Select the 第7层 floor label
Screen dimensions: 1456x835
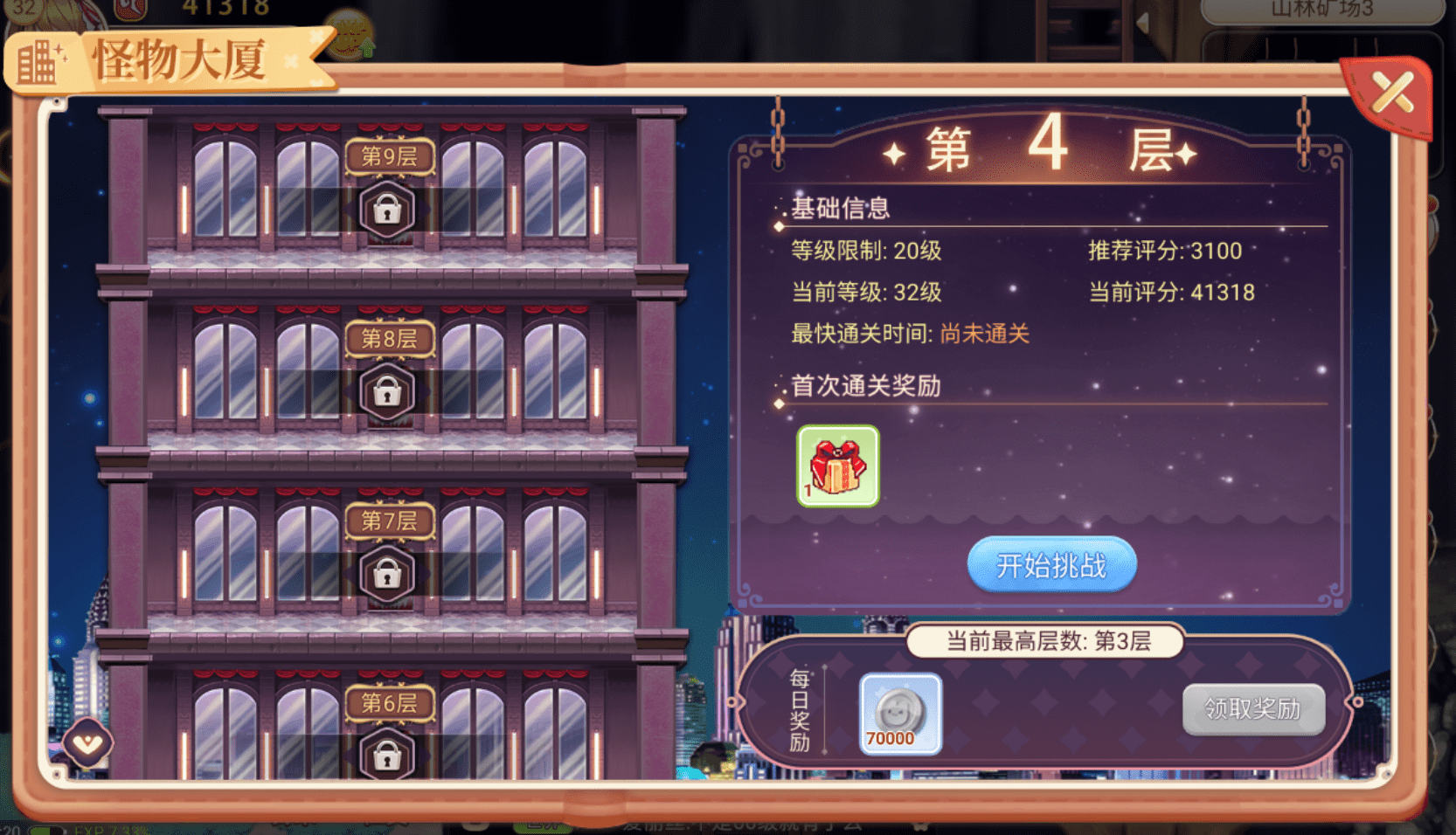tap(389, 521)
